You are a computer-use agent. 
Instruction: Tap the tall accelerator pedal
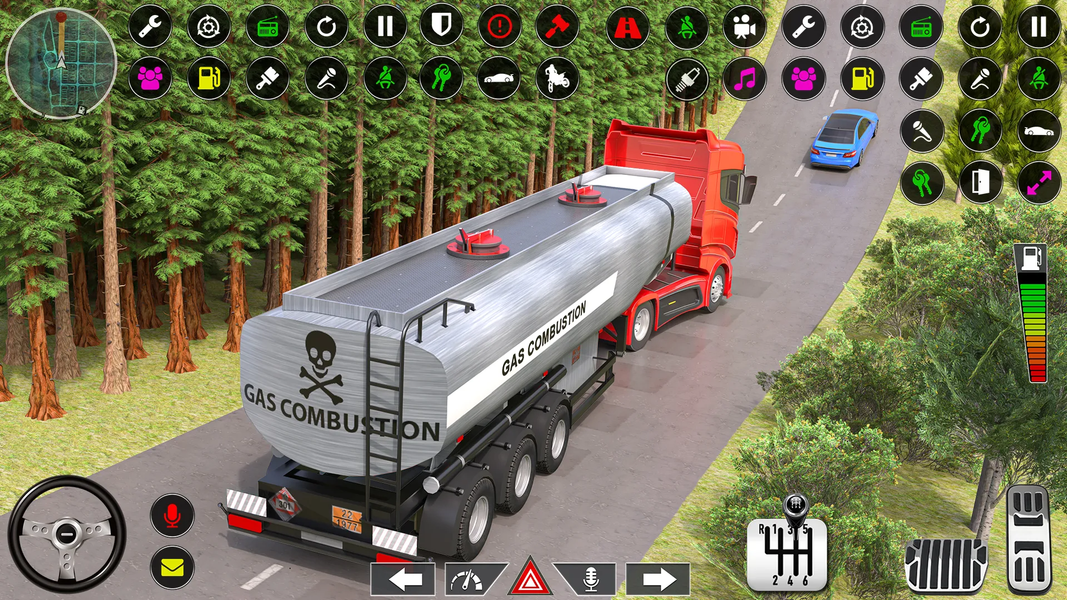pyautogui.click(x=1028, y=538)
